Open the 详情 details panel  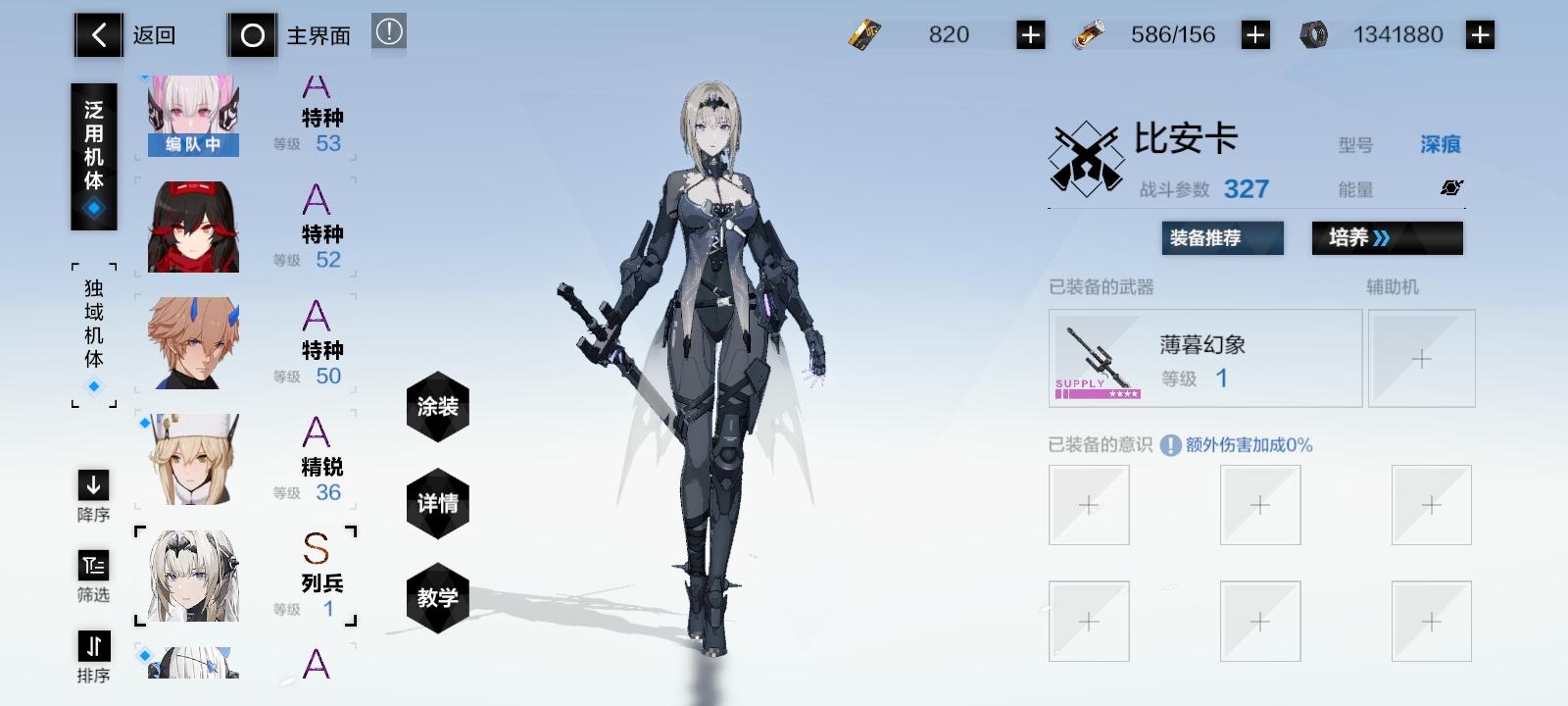click(x=438, y=503)
